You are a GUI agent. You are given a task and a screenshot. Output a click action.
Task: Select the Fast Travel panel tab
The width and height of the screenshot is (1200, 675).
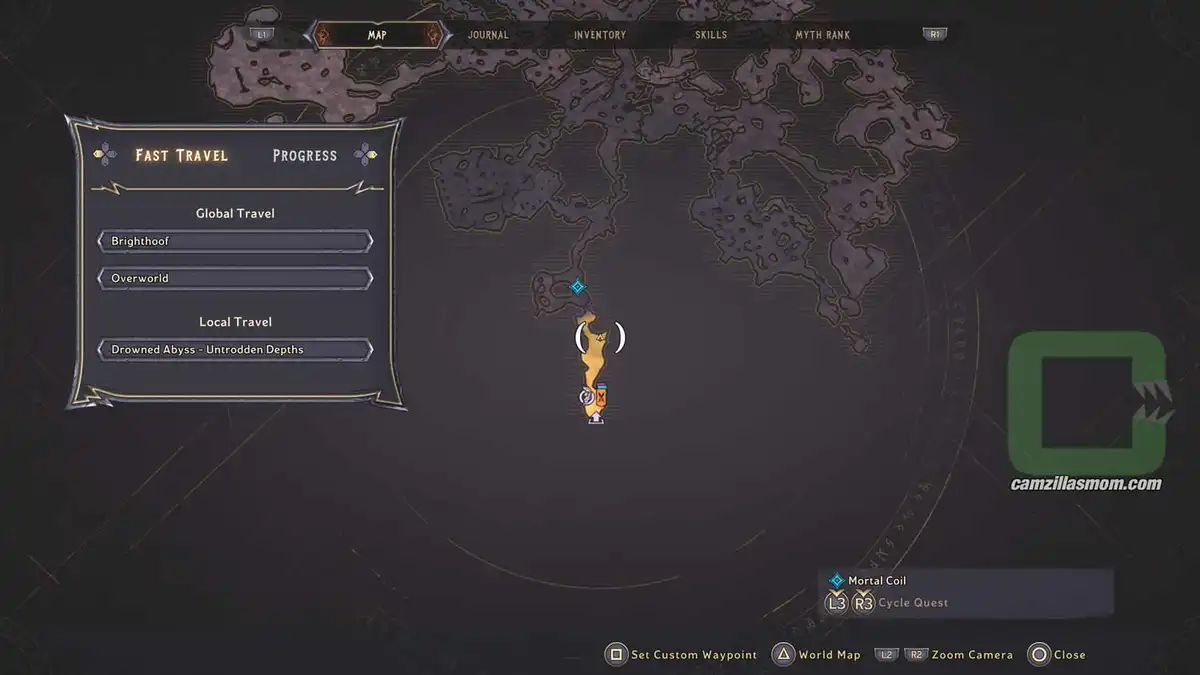click(182, 155)
